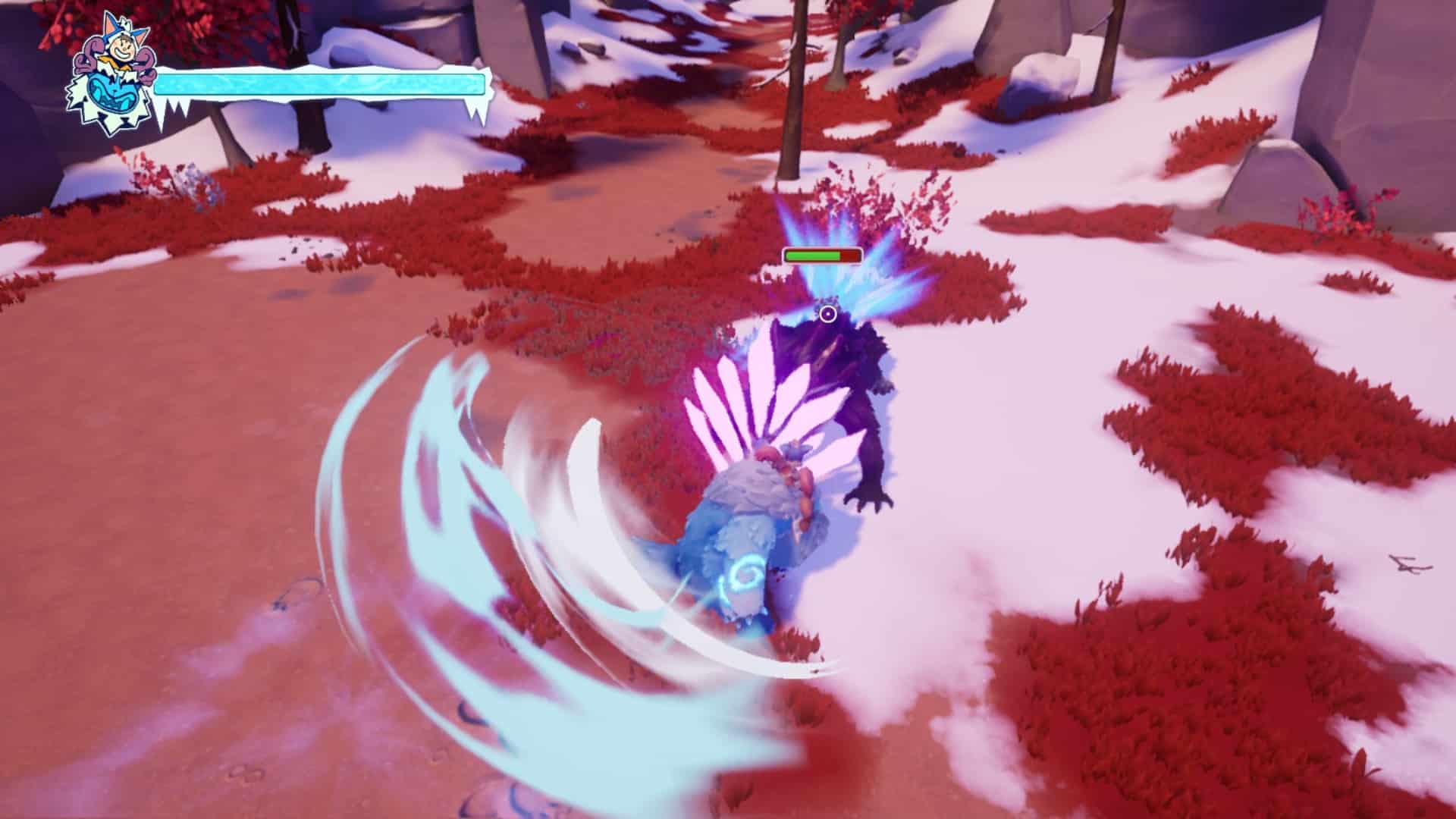Click the frozen ice health bar

pos(318,83)
